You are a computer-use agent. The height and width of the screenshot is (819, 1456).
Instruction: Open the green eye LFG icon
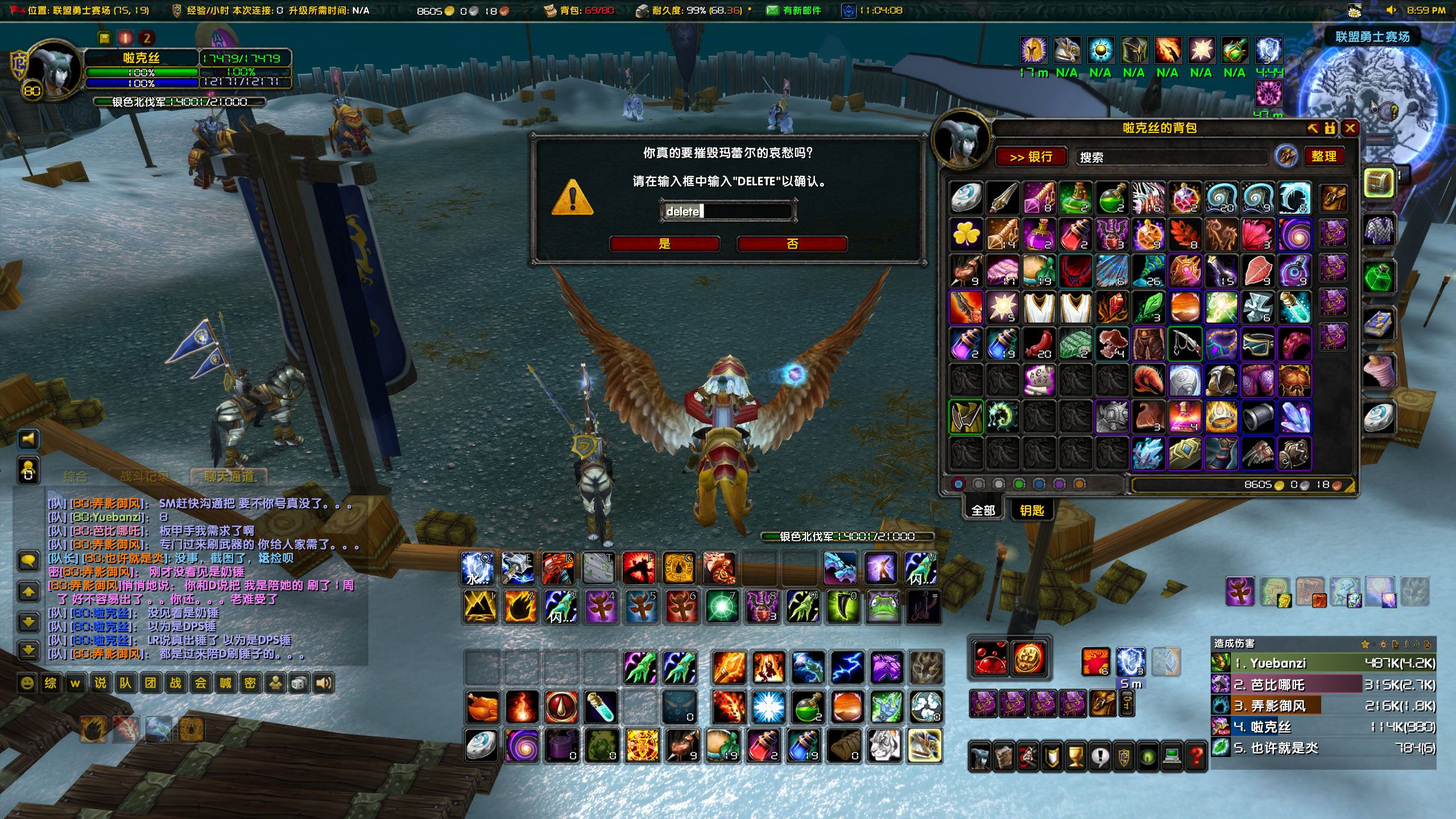pos(1147,756)
